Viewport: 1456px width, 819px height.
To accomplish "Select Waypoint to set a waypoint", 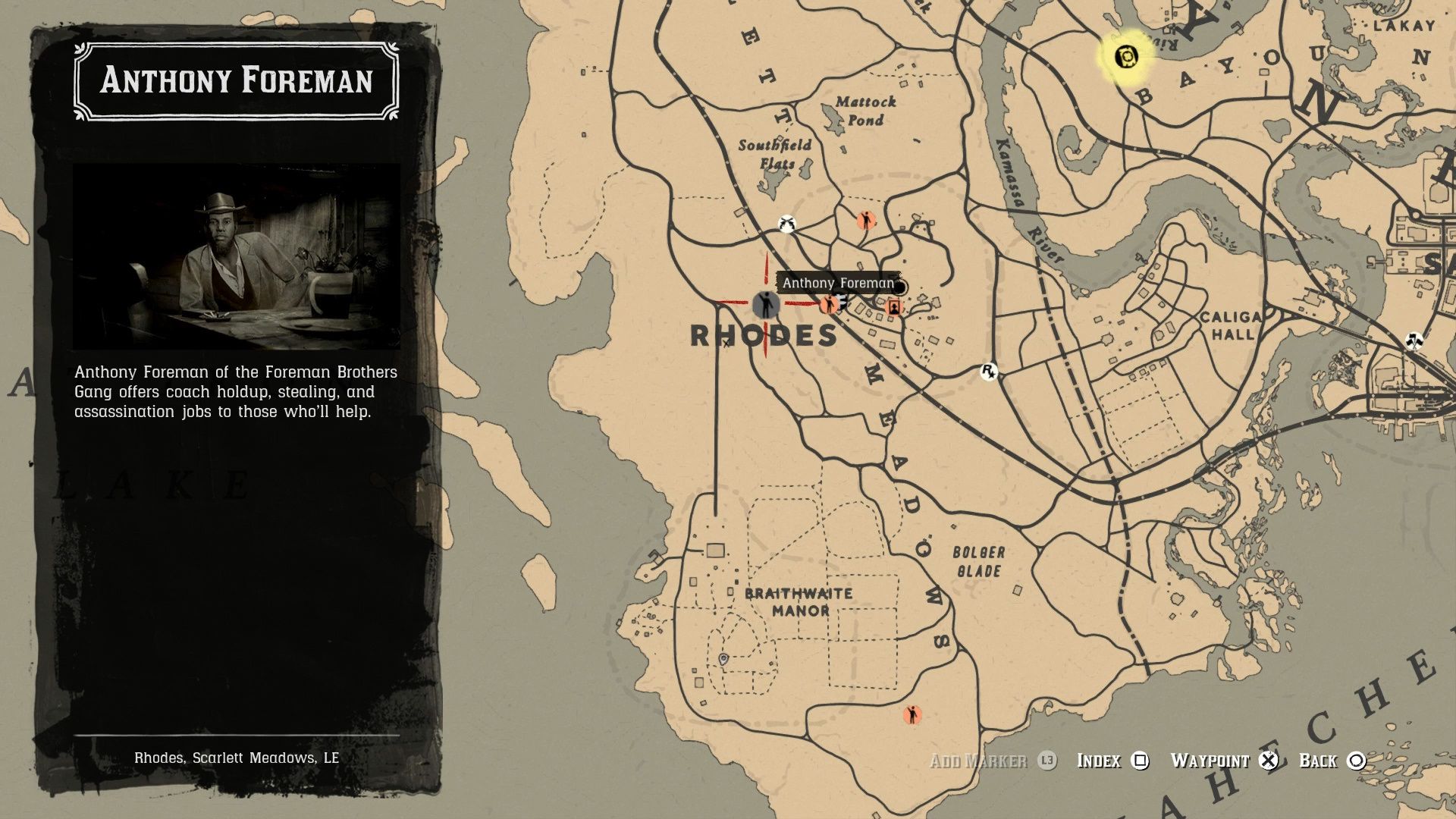I will tap(1211, 760).
